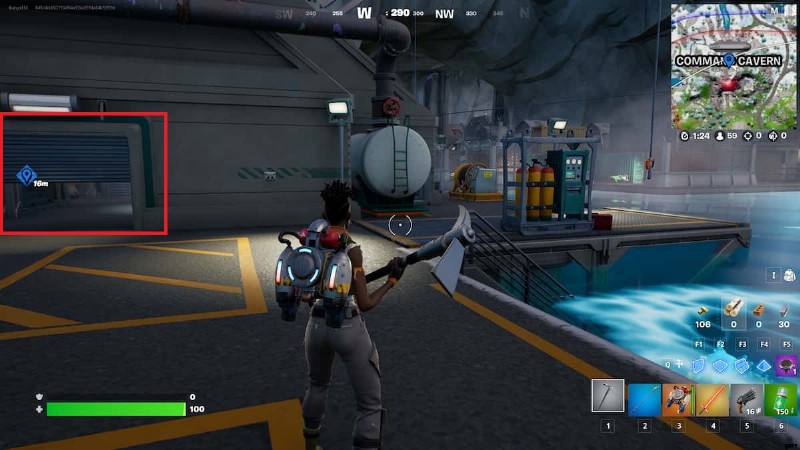Select the green shield canister slot
This screenshot has width=800, height=450.
coord(780,397)
